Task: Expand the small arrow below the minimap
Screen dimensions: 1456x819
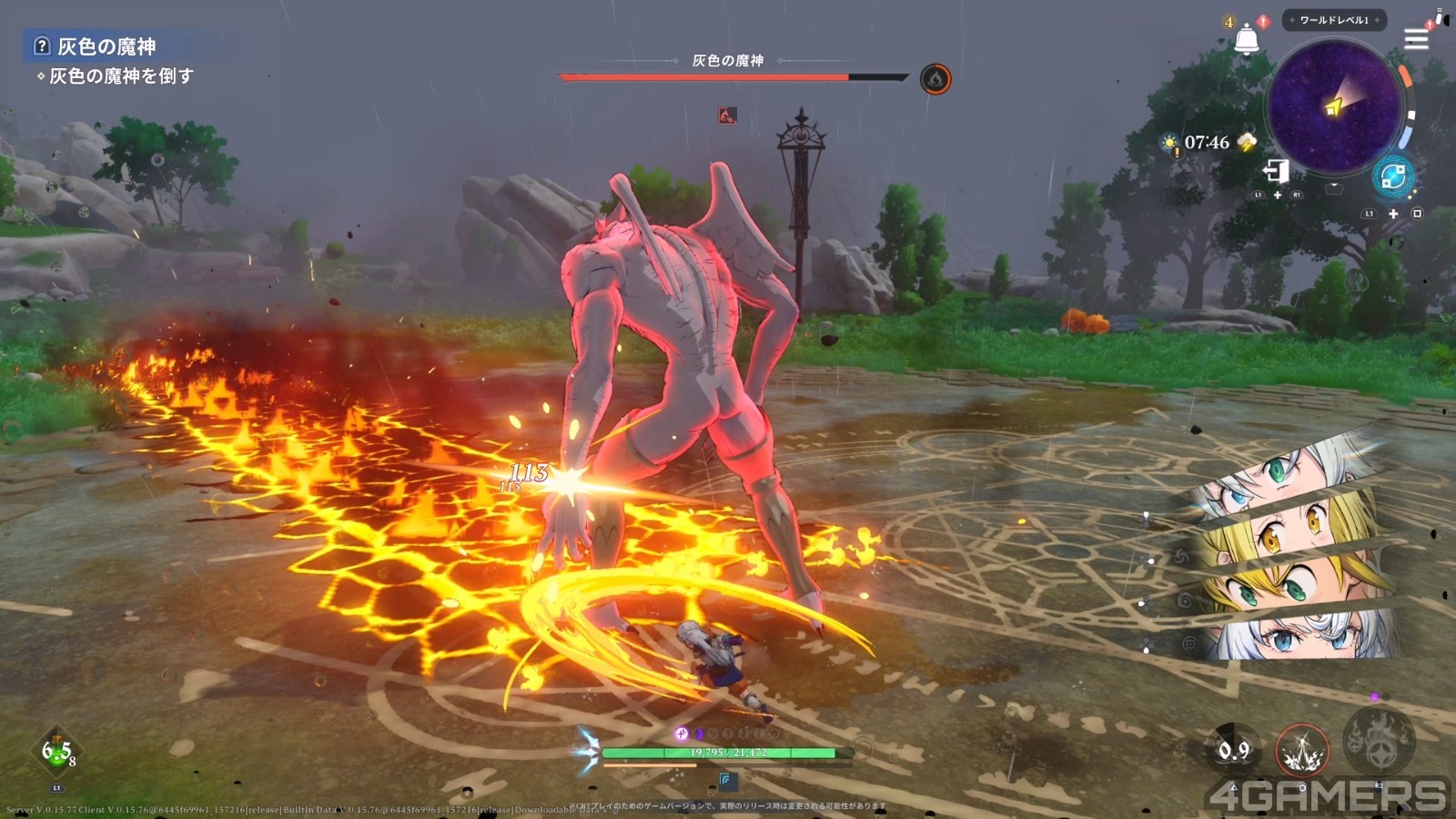Action: [x=1334, y=187]
